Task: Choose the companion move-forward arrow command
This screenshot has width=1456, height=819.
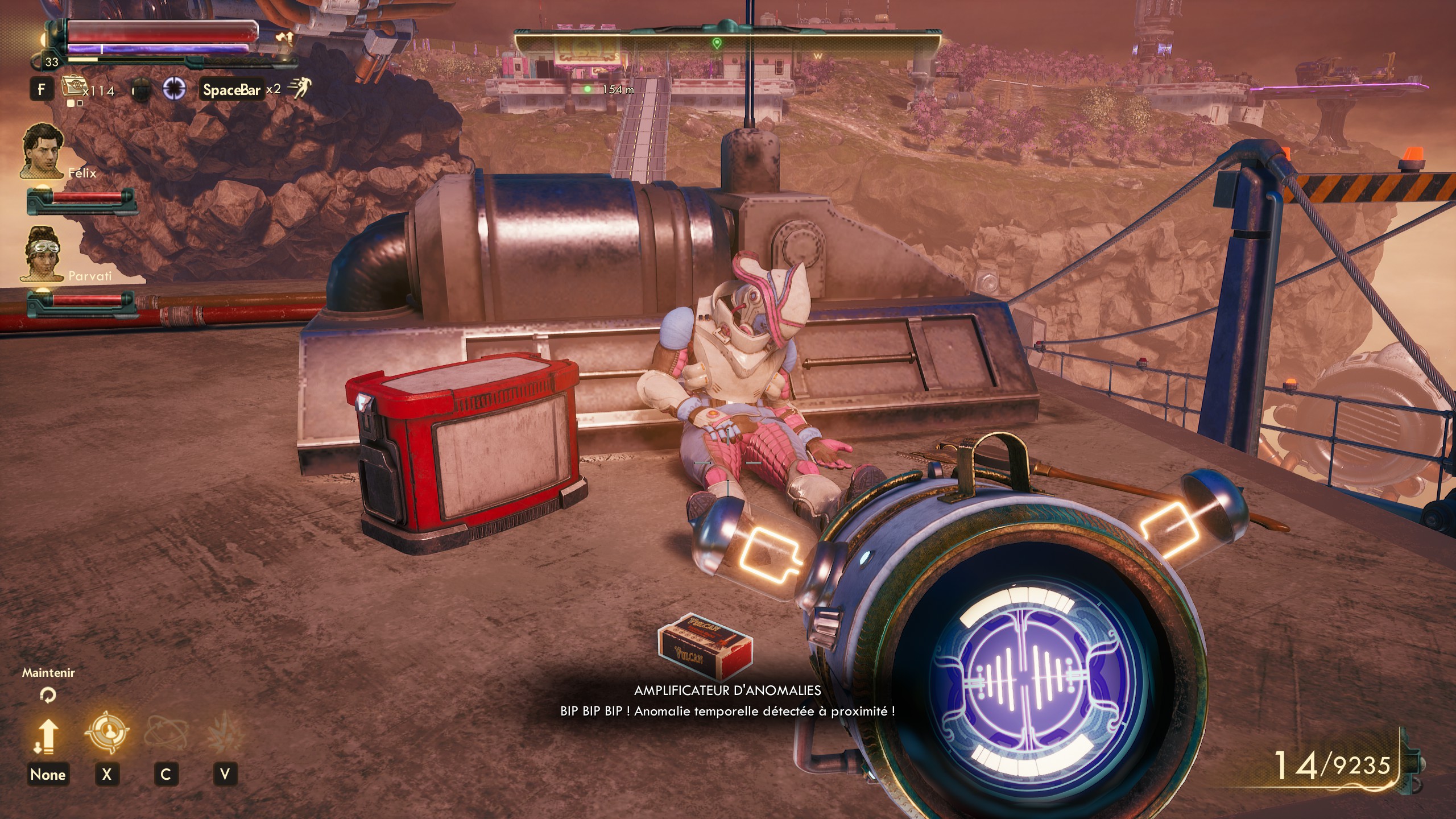Action: [x=48, y=735]
